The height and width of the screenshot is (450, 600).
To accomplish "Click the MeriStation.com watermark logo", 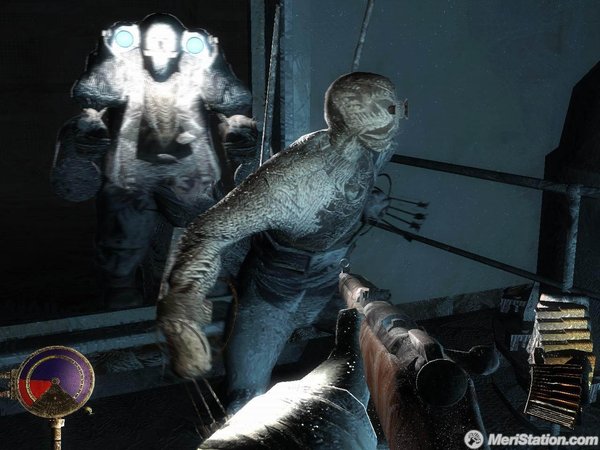I will point(528,438).
